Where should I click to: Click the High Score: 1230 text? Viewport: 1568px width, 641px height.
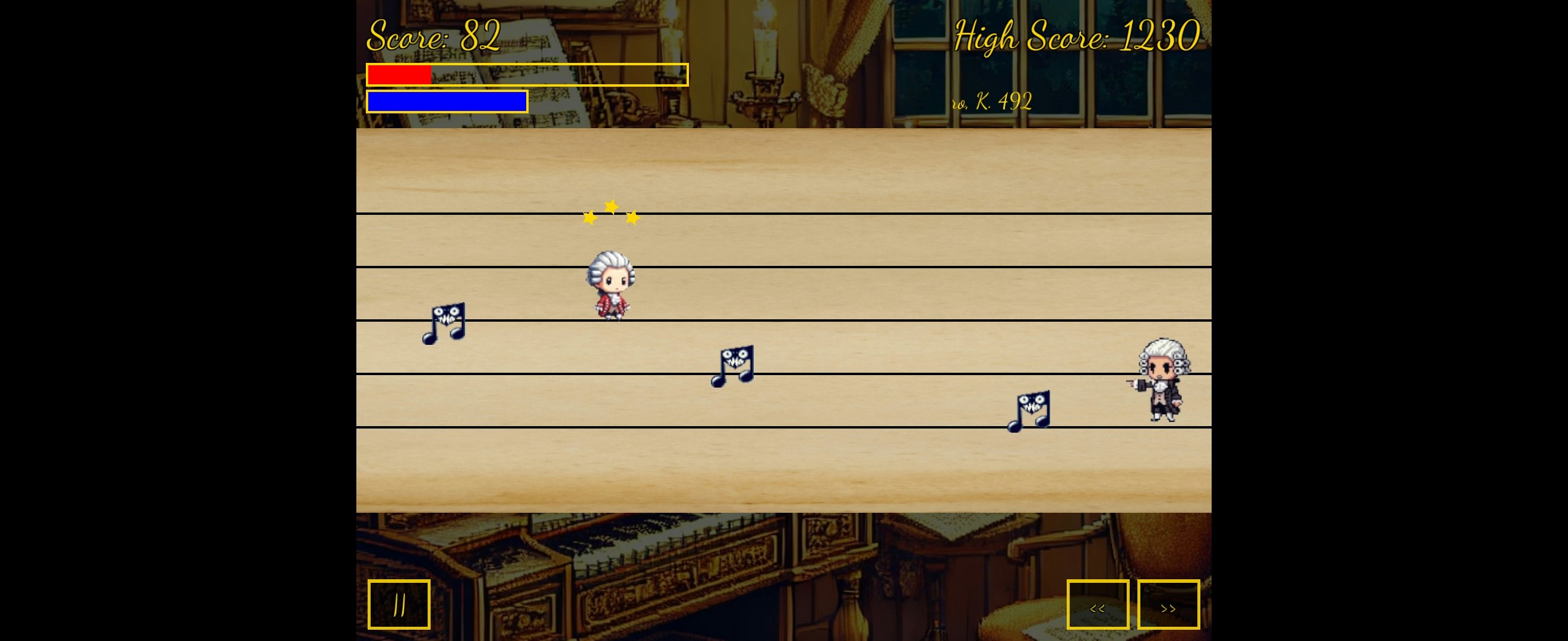[1076, 36]
